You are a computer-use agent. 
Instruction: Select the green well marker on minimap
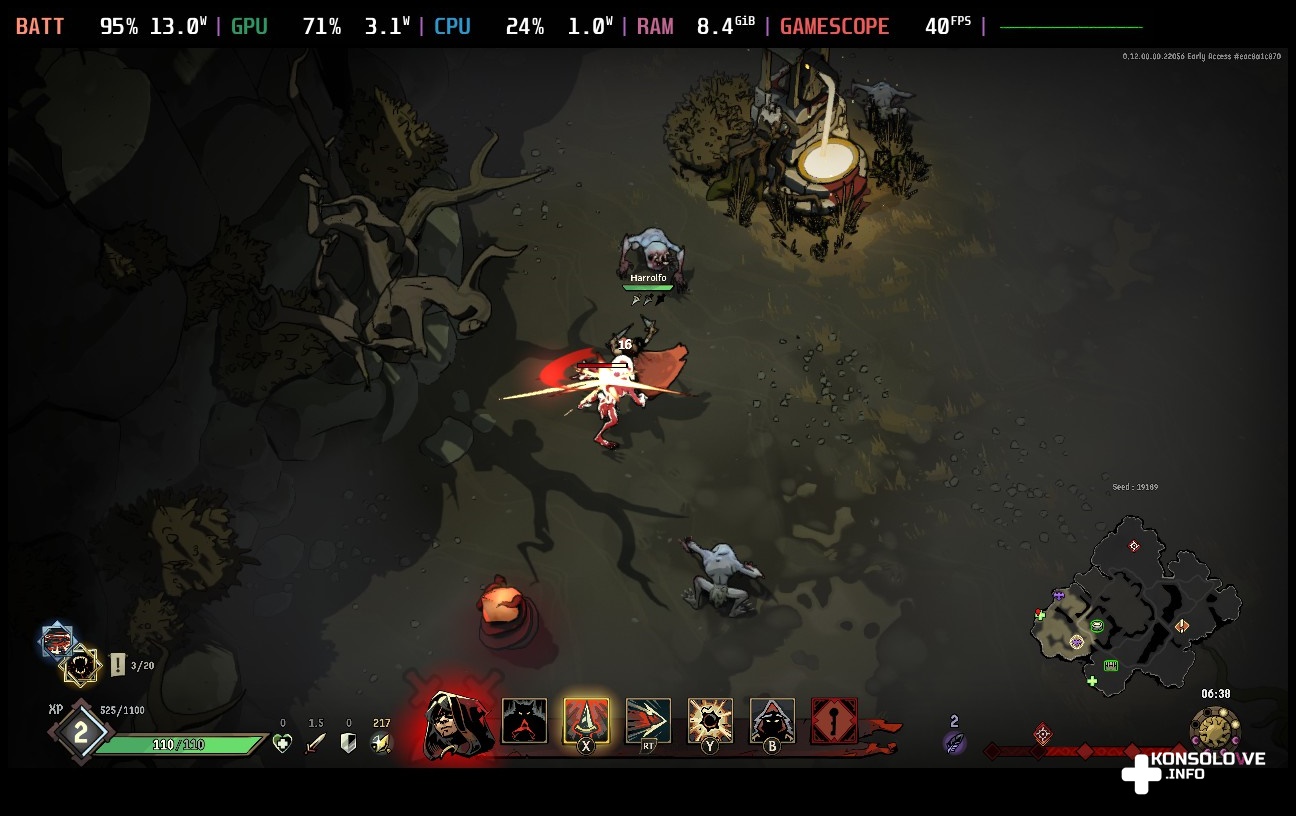1097,626
